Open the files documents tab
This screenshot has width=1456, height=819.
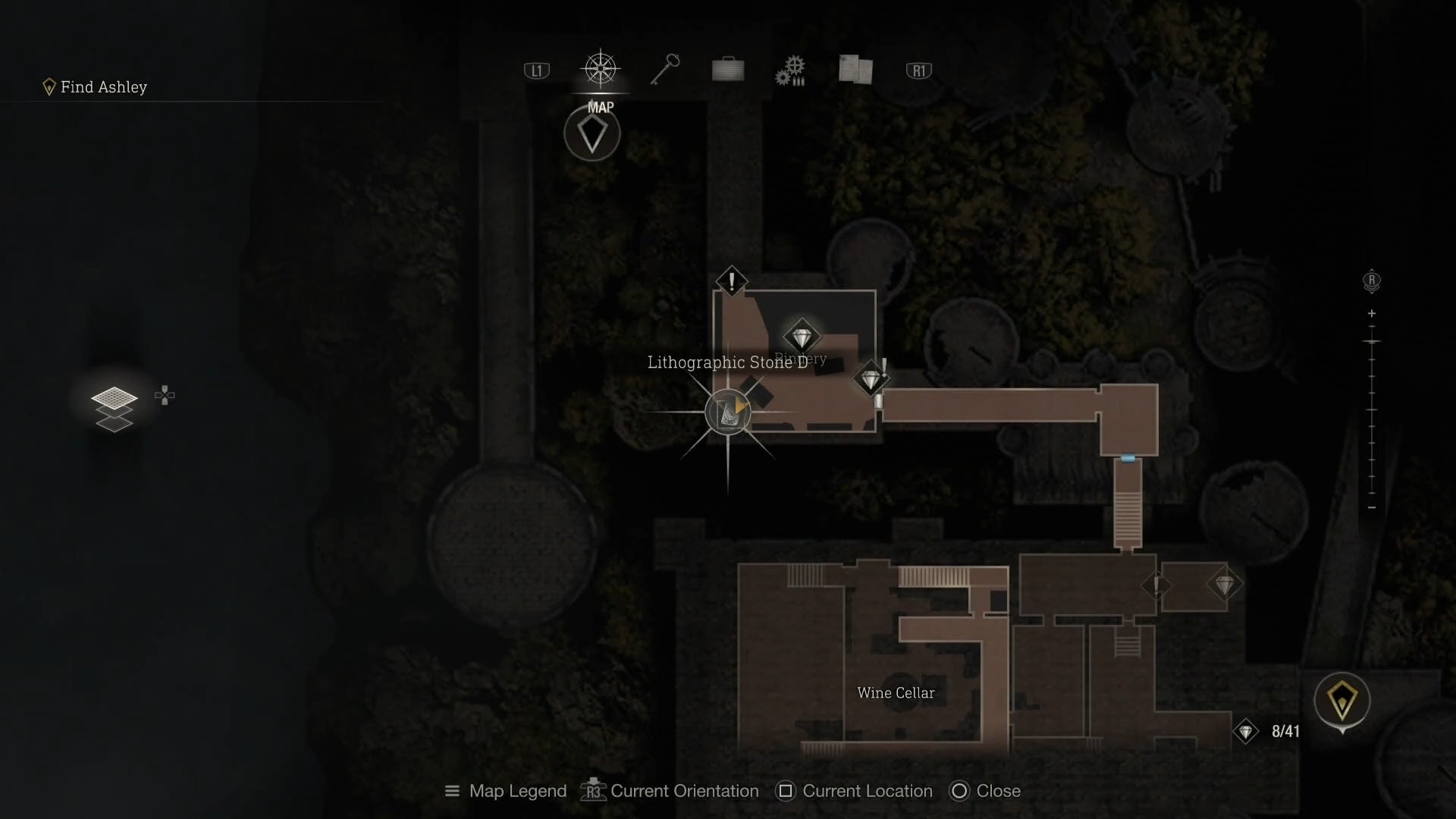[x=855, y=70]
